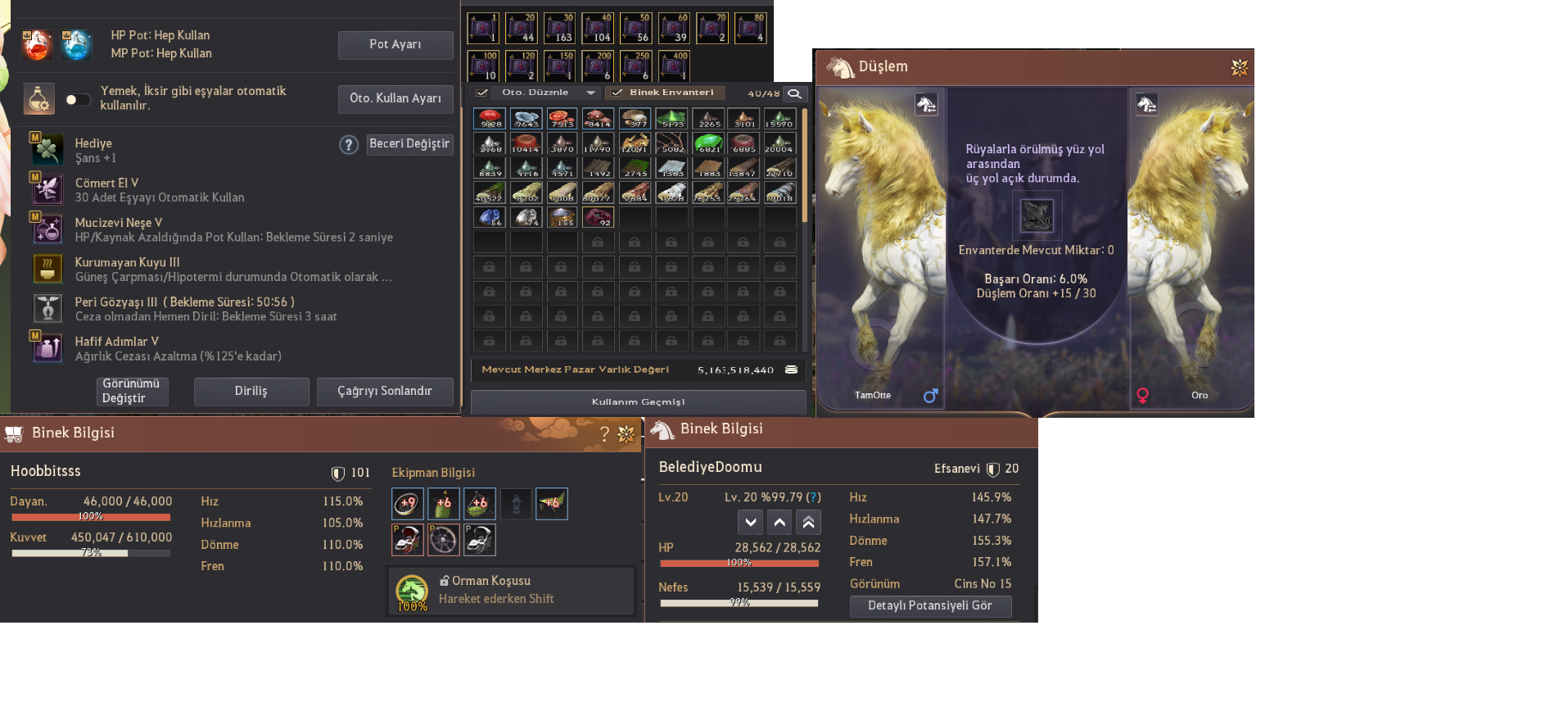
Task: Open the Kullanım Geçmişi section
Action: point(638,401)
